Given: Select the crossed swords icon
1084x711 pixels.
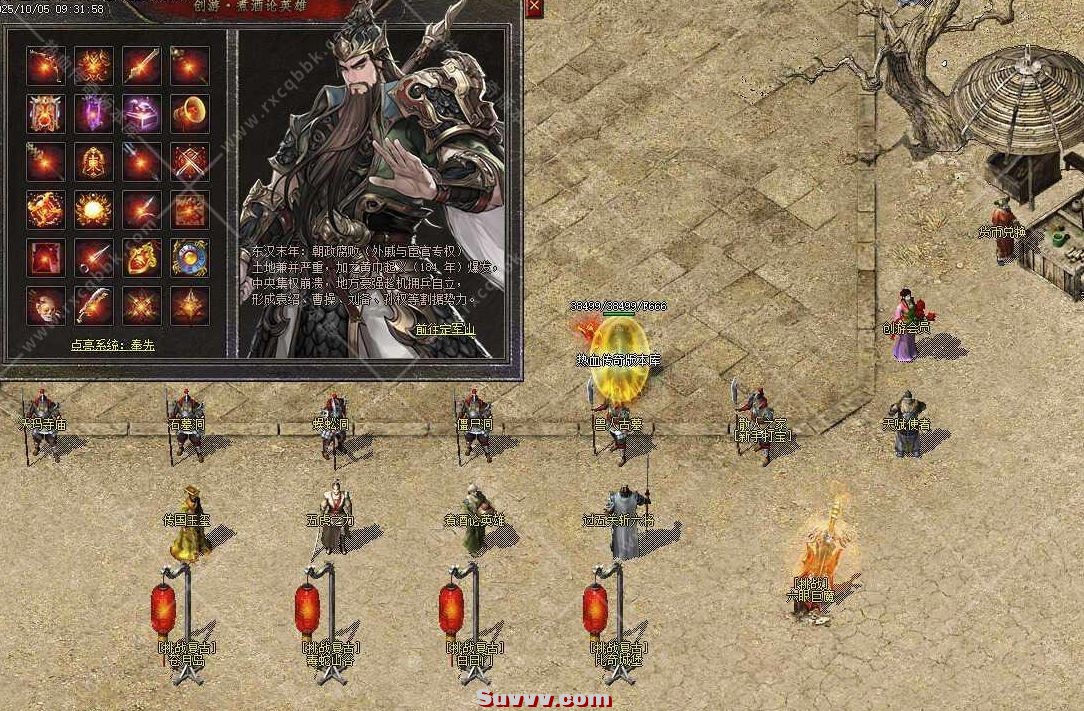Looking at the screenshot, I should (x=189, y=162).
